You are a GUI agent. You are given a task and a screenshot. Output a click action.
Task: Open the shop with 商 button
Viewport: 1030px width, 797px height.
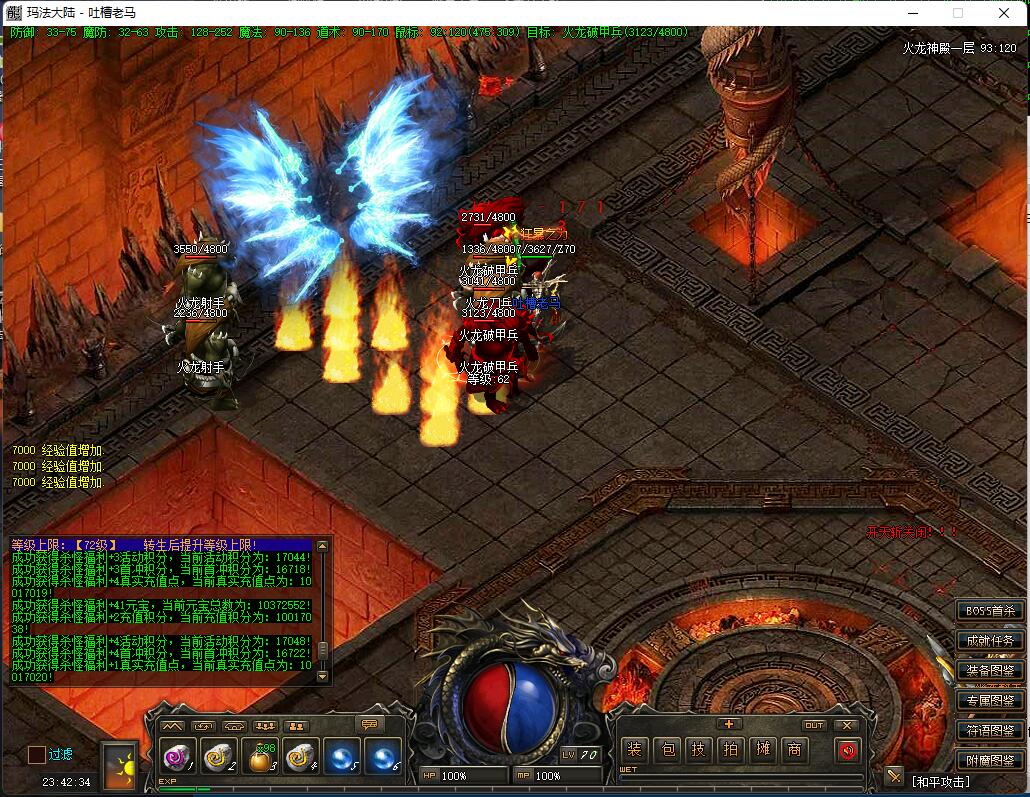(795, 749)
